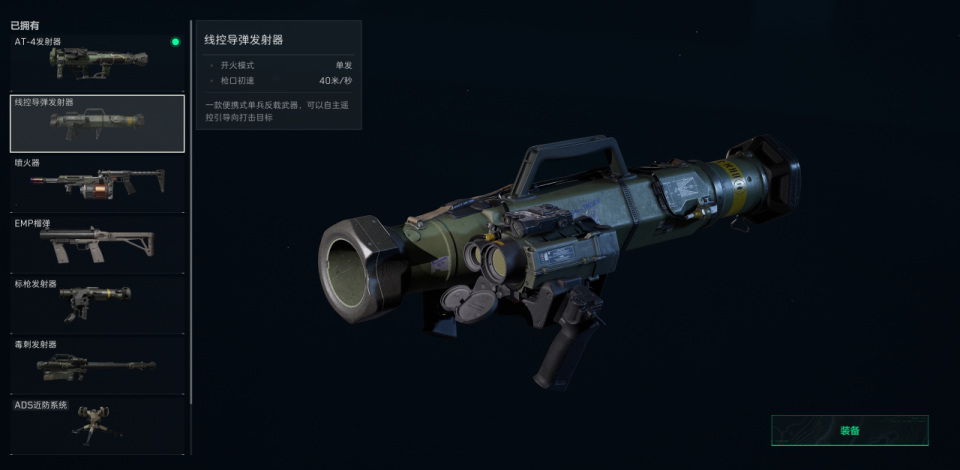Screen dimensions: 960x470
Task: Equip weapon with the 装备 button
Action: click(x=849, y=430)
